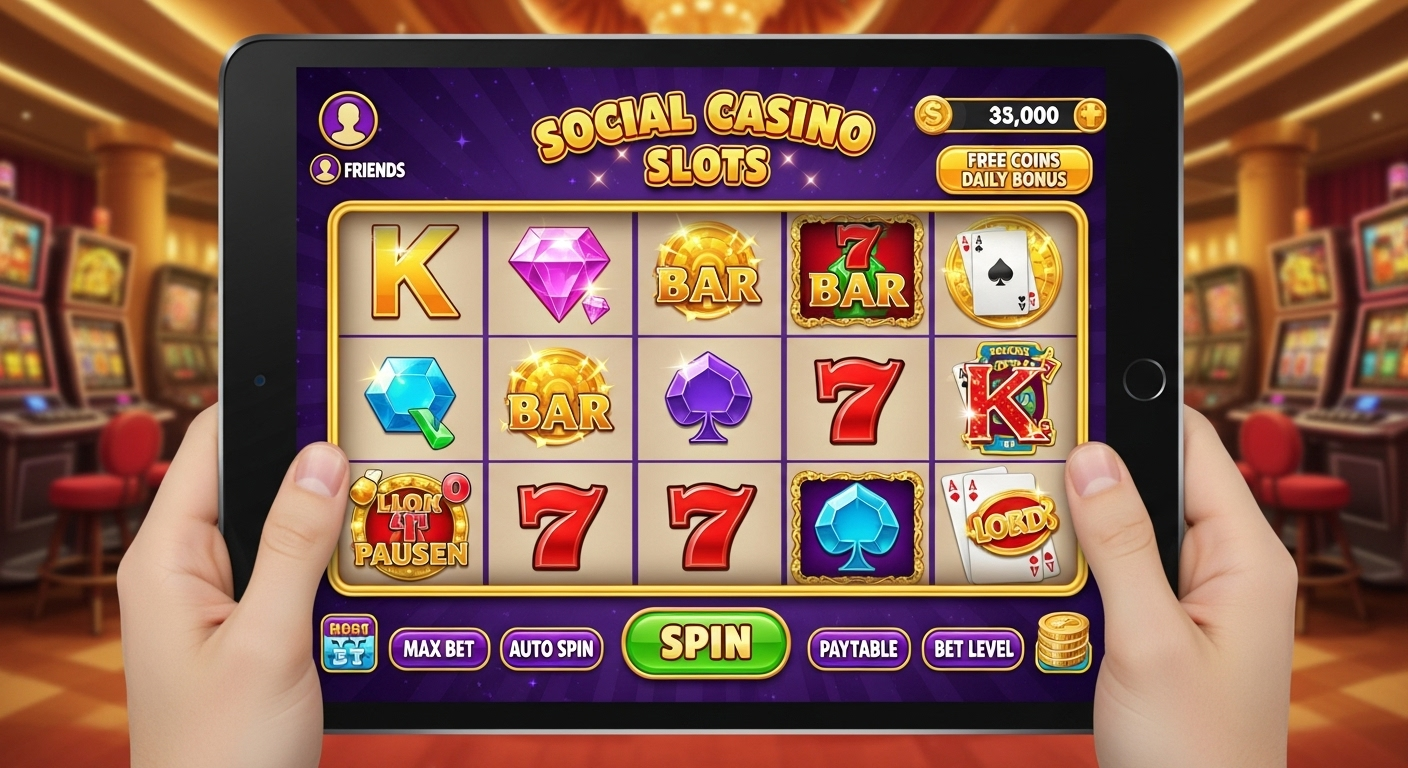
Task: Enable AUTO SPIN mode
Action: (x=551, y=649)
